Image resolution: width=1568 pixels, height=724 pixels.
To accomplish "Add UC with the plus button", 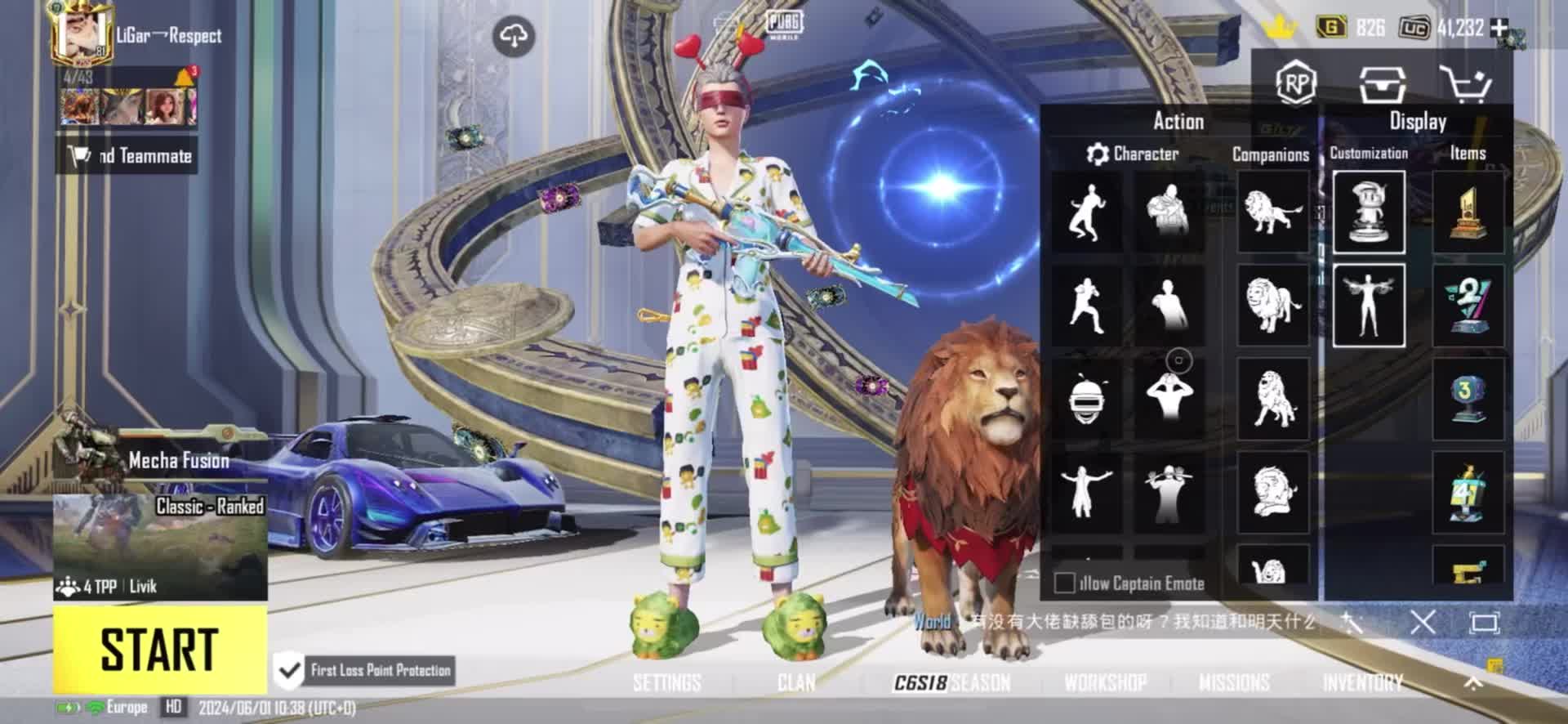I will click(1499, 28).
